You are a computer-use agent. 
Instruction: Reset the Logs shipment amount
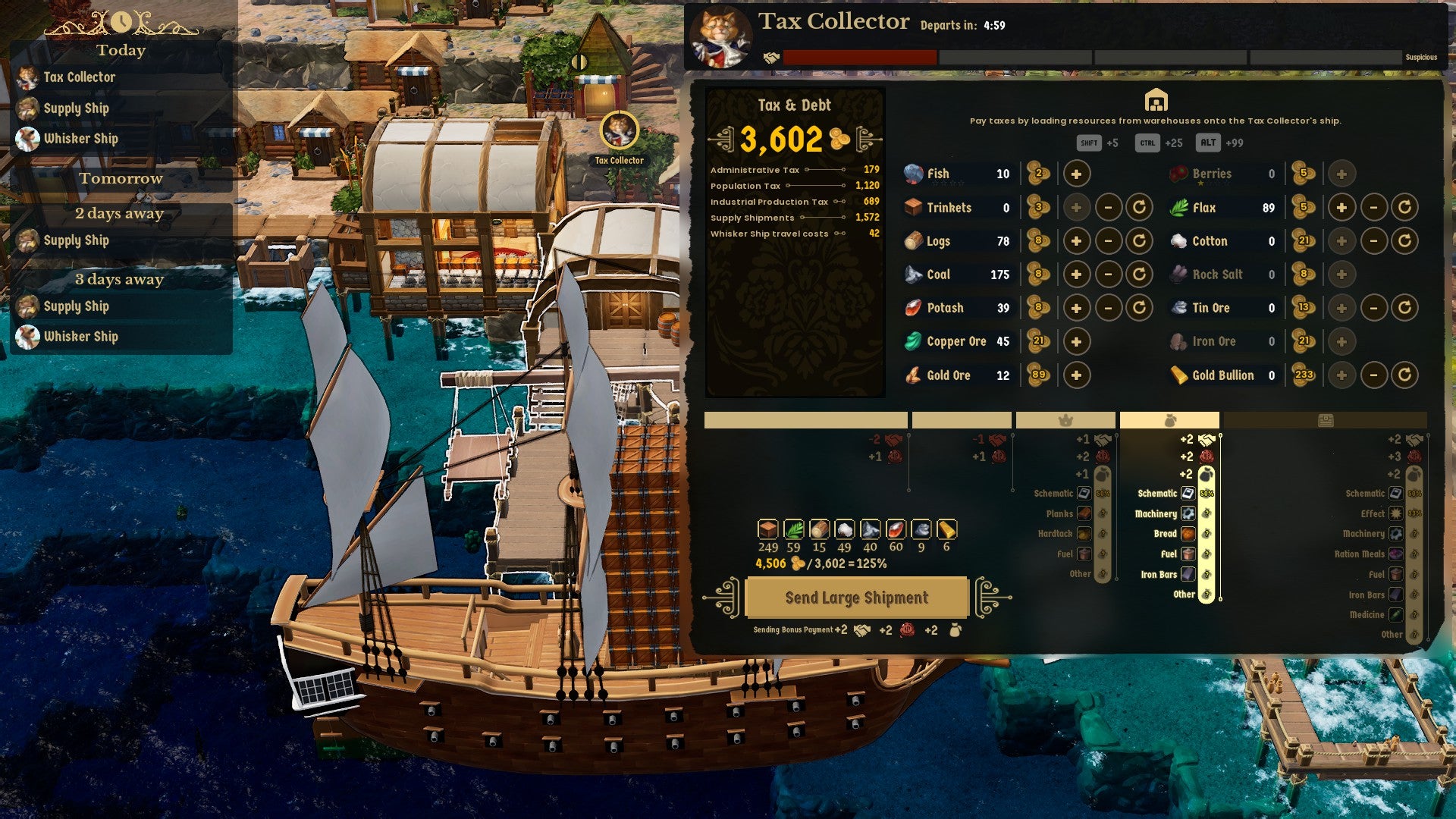pos(1139,241)
